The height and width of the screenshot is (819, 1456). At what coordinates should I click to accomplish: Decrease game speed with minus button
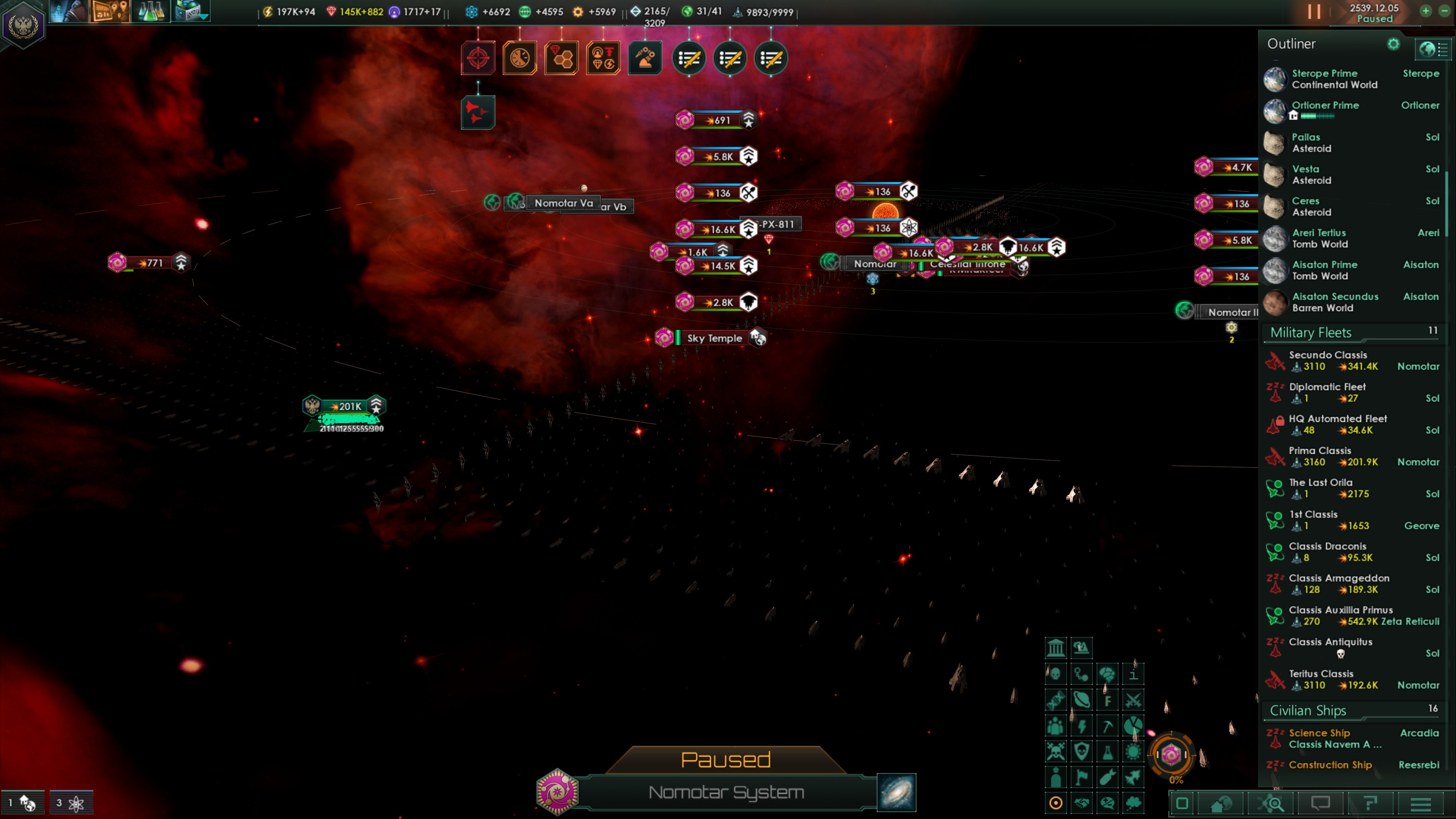pos(1445,11)
